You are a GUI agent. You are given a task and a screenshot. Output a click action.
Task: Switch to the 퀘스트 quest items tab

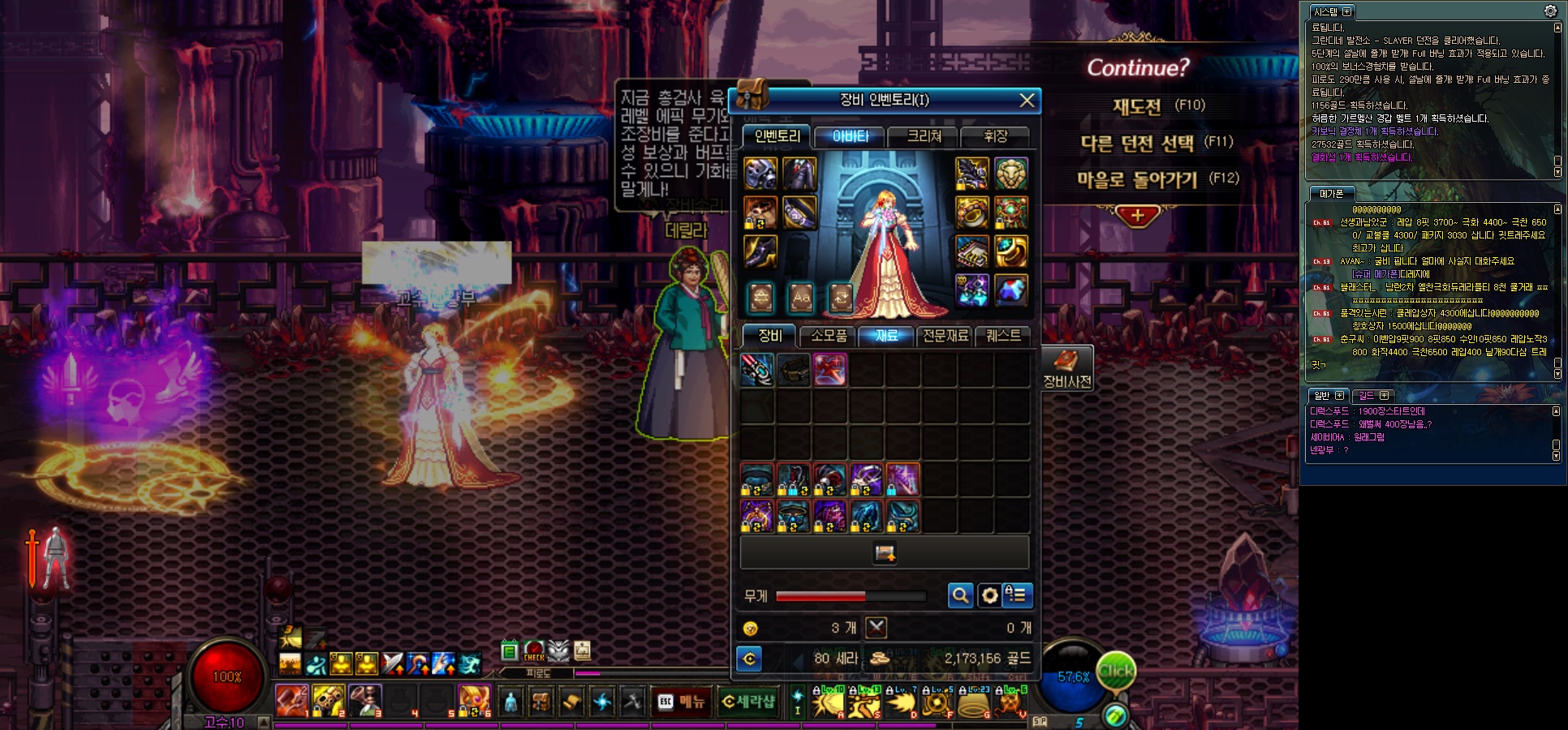(1003, 336)
